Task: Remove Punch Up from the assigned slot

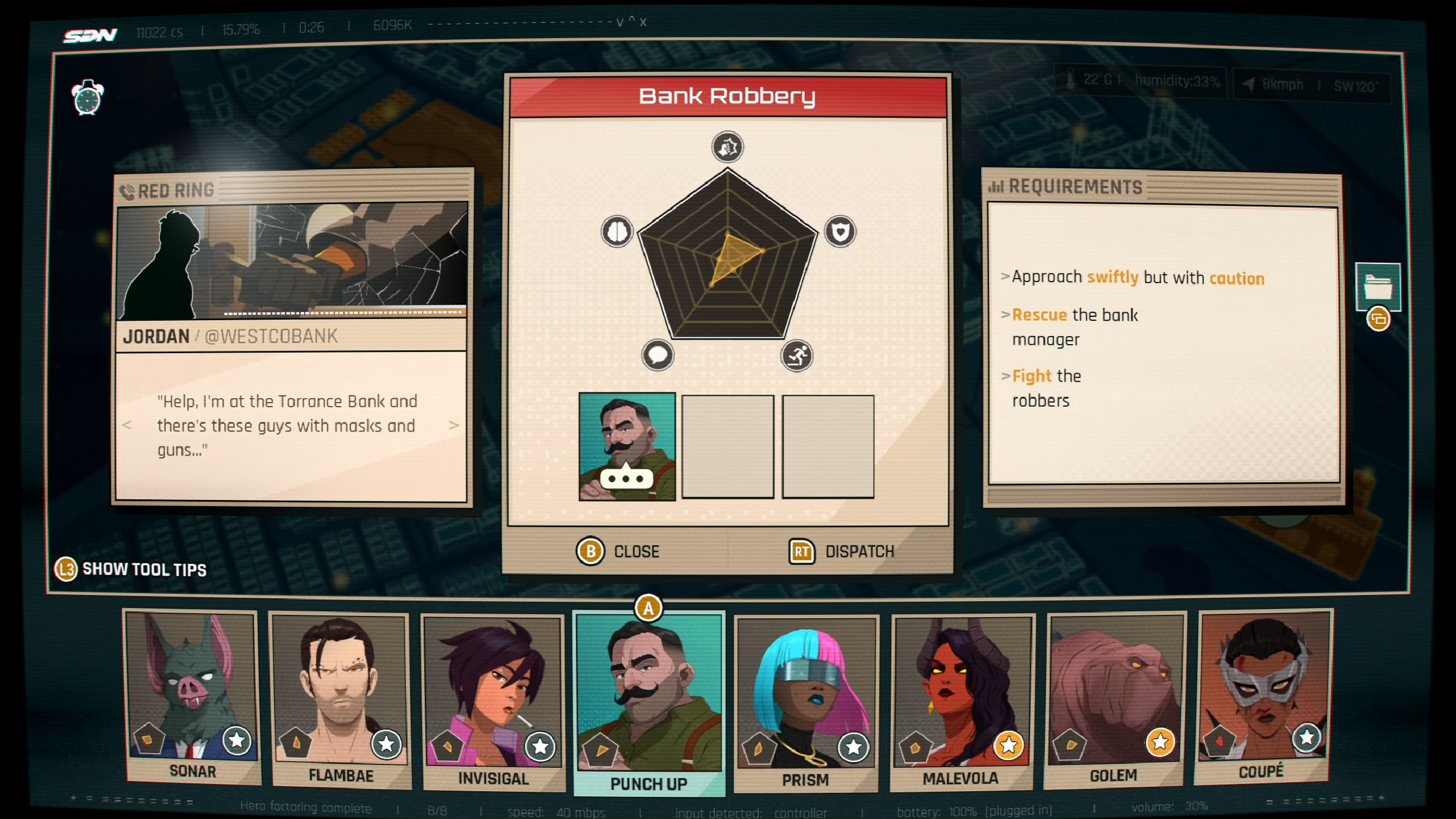Action: (627, 446)
